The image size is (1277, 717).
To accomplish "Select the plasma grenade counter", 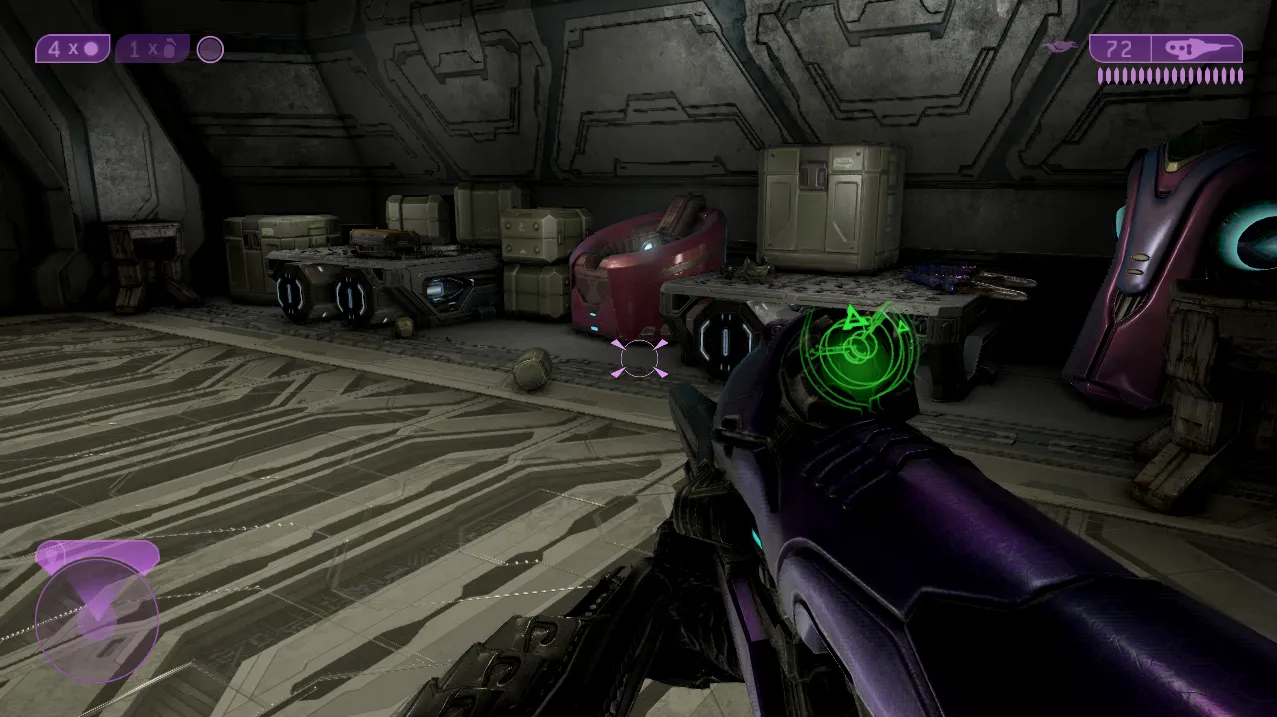I will tap(73, 49).
